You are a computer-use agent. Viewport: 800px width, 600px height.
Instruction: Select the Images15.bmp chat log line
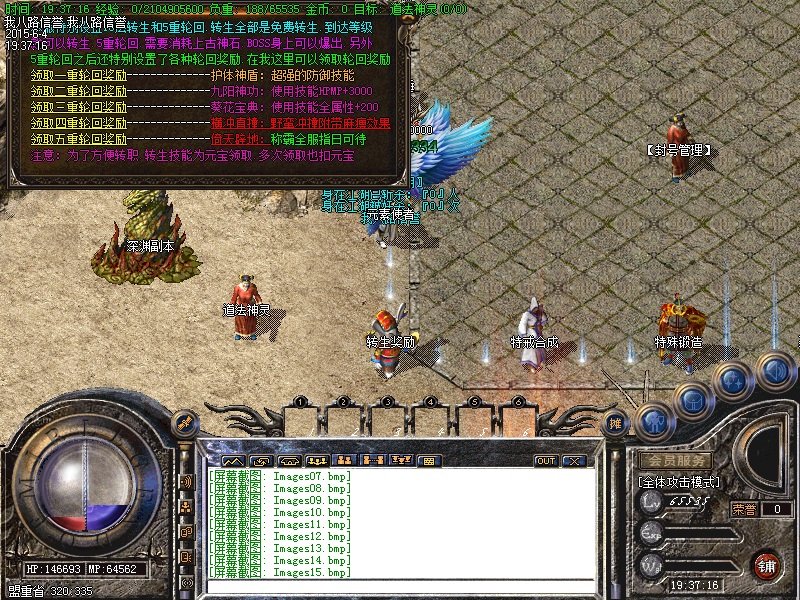280,573
